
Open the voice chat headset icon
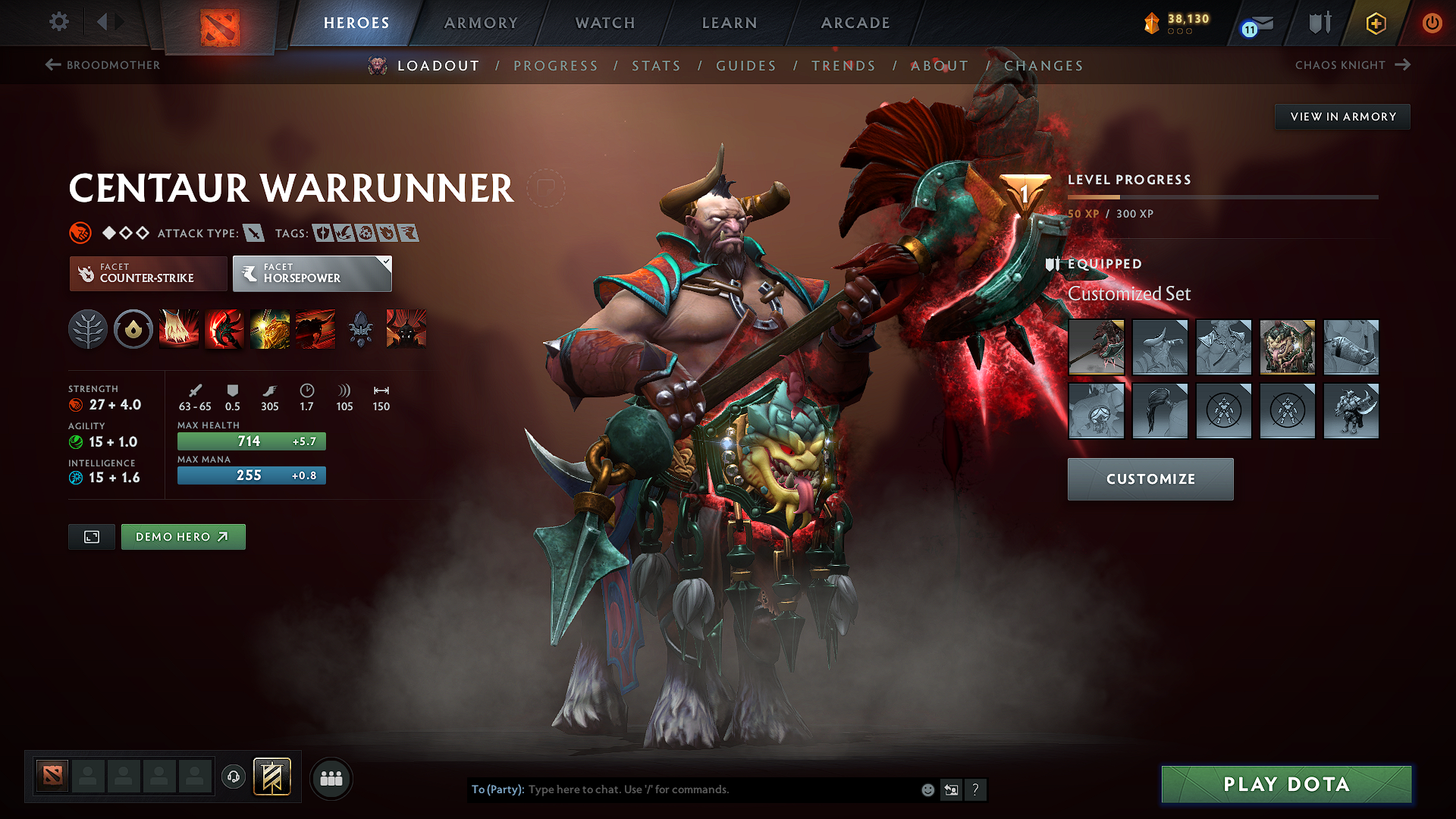point(233,778)
